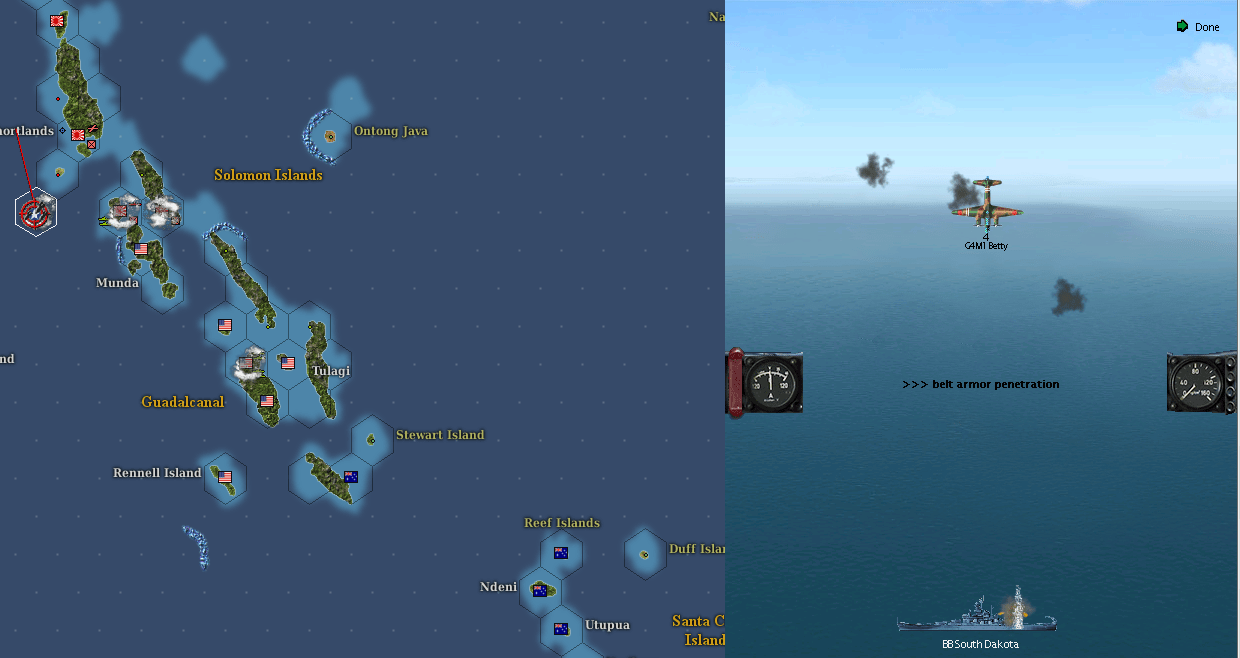Click the Done button
This screenshot has width=1240, height=658.
coord(1199,27)
